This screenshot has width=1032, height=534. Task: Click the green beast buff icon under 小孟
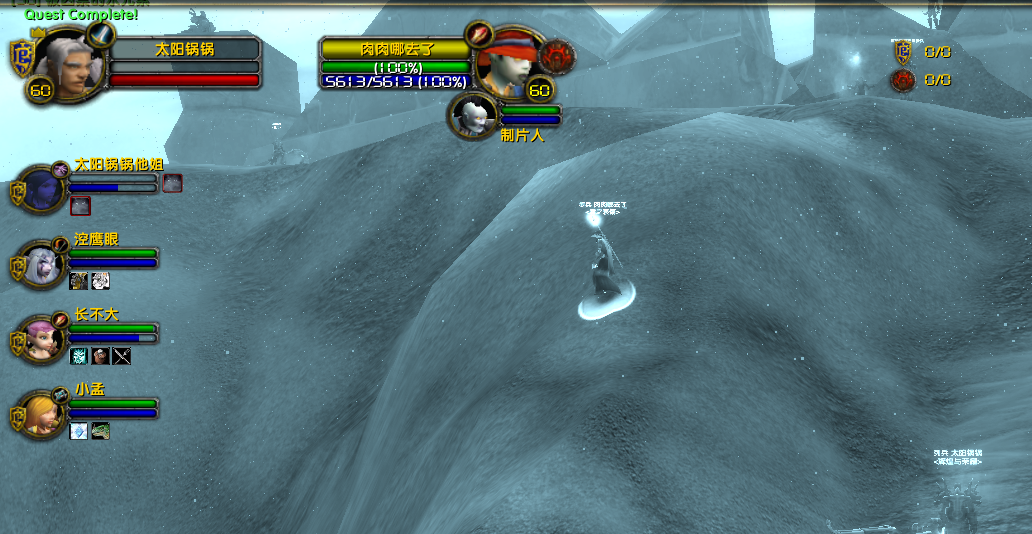(100, 431)
